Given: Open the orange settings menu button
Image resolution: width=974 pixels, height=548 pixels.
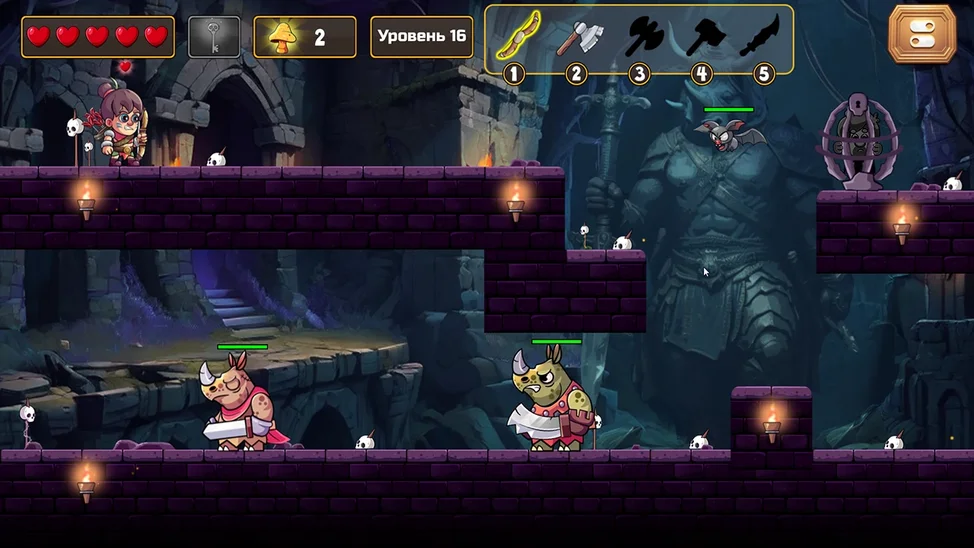Looking at the screenshot, I should [922, 34].
